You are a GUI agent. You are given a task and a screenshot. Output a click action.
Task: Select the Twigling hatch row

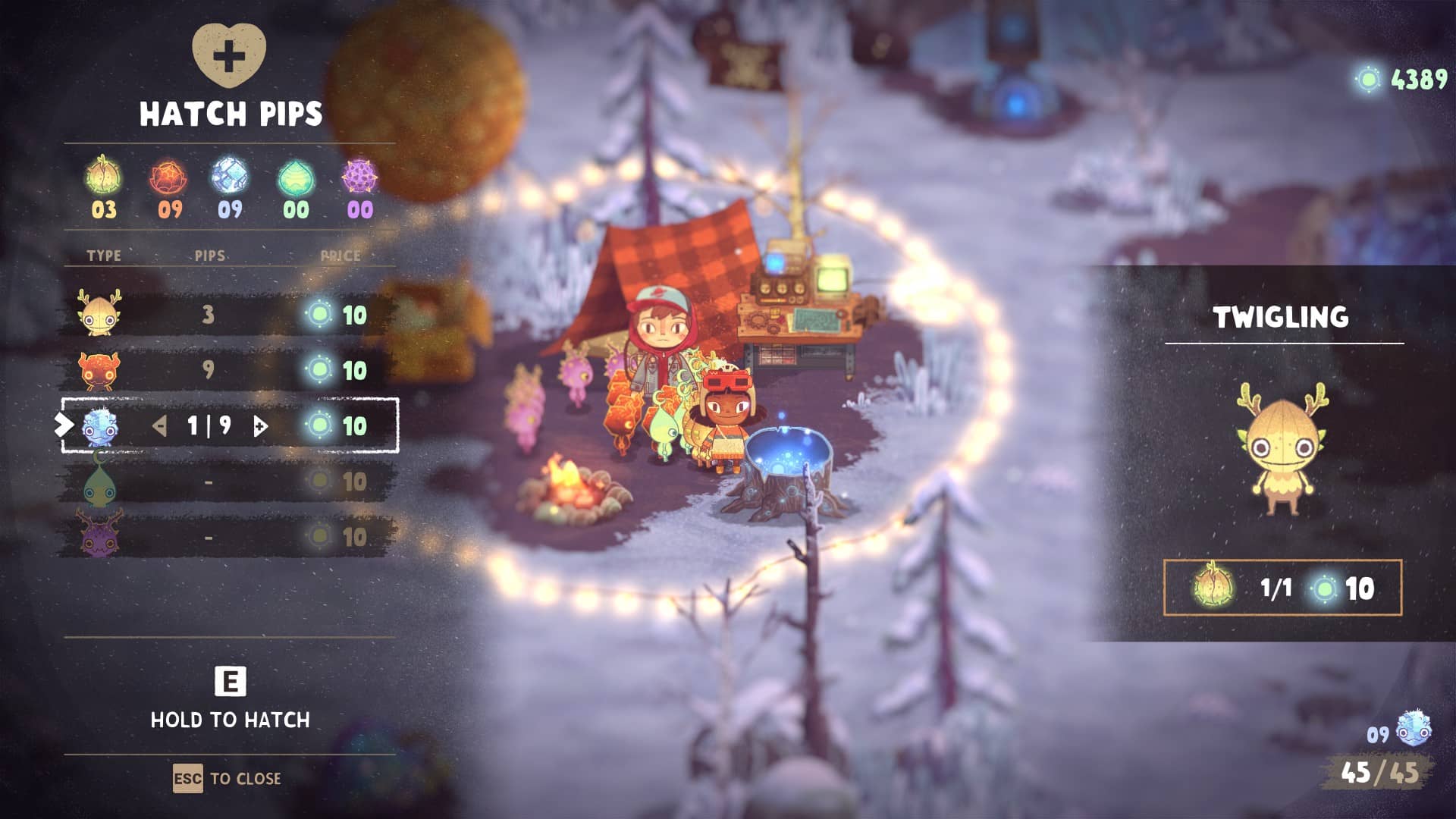pos(227,315)
